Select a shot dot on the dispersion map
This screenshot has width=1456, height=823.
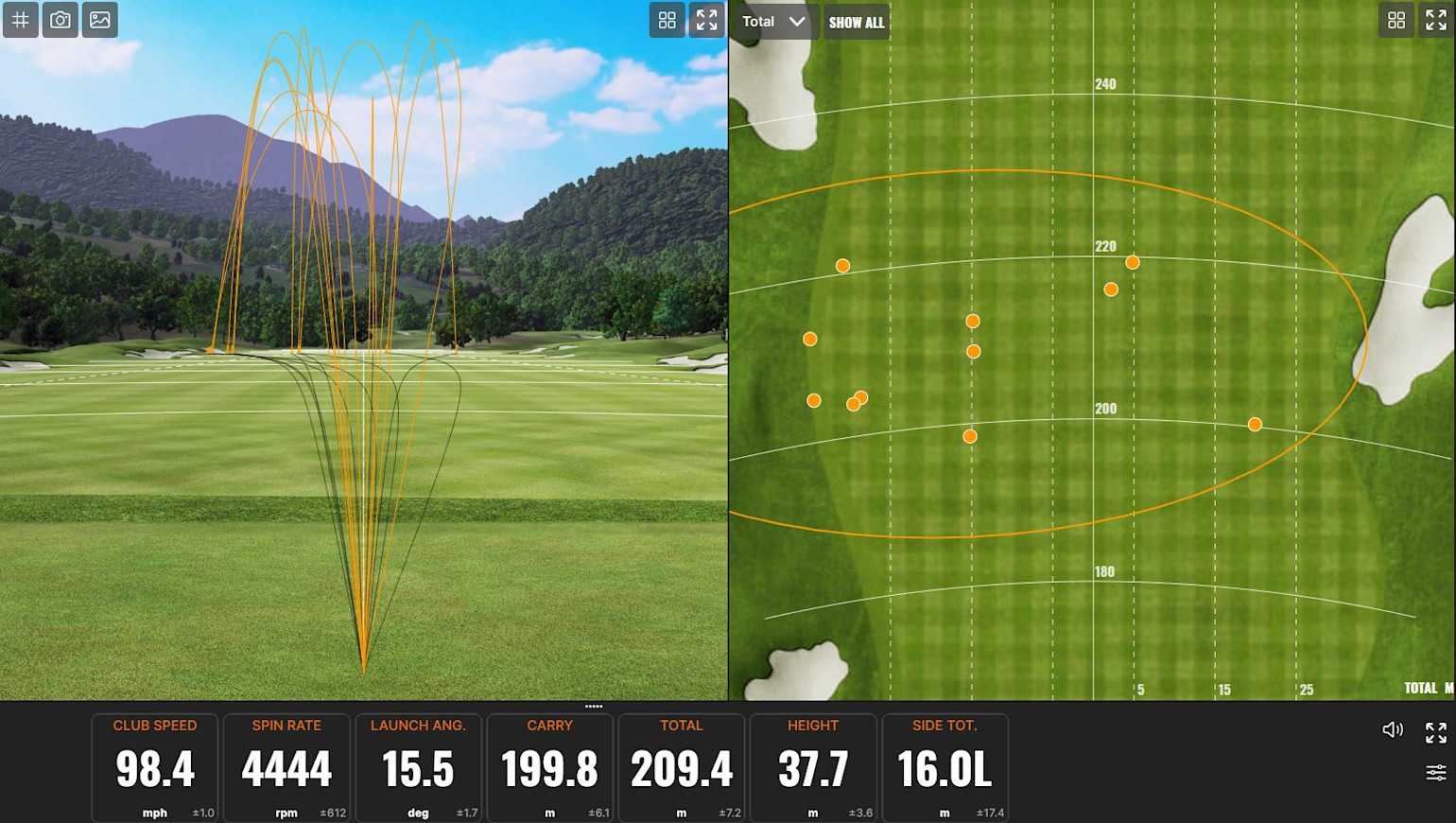(x=974, y=321)
